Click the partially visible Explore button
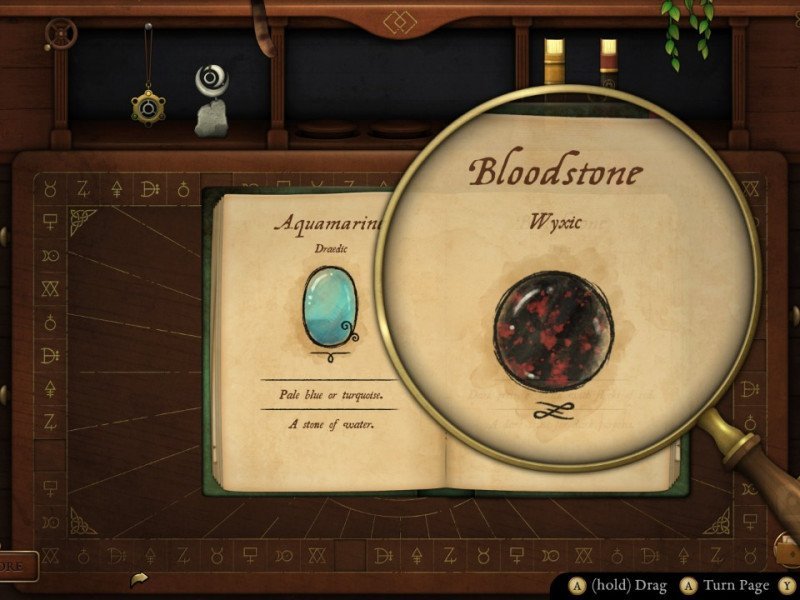The height and width of the screenshot is (600, 800). (x=18, y=566)
